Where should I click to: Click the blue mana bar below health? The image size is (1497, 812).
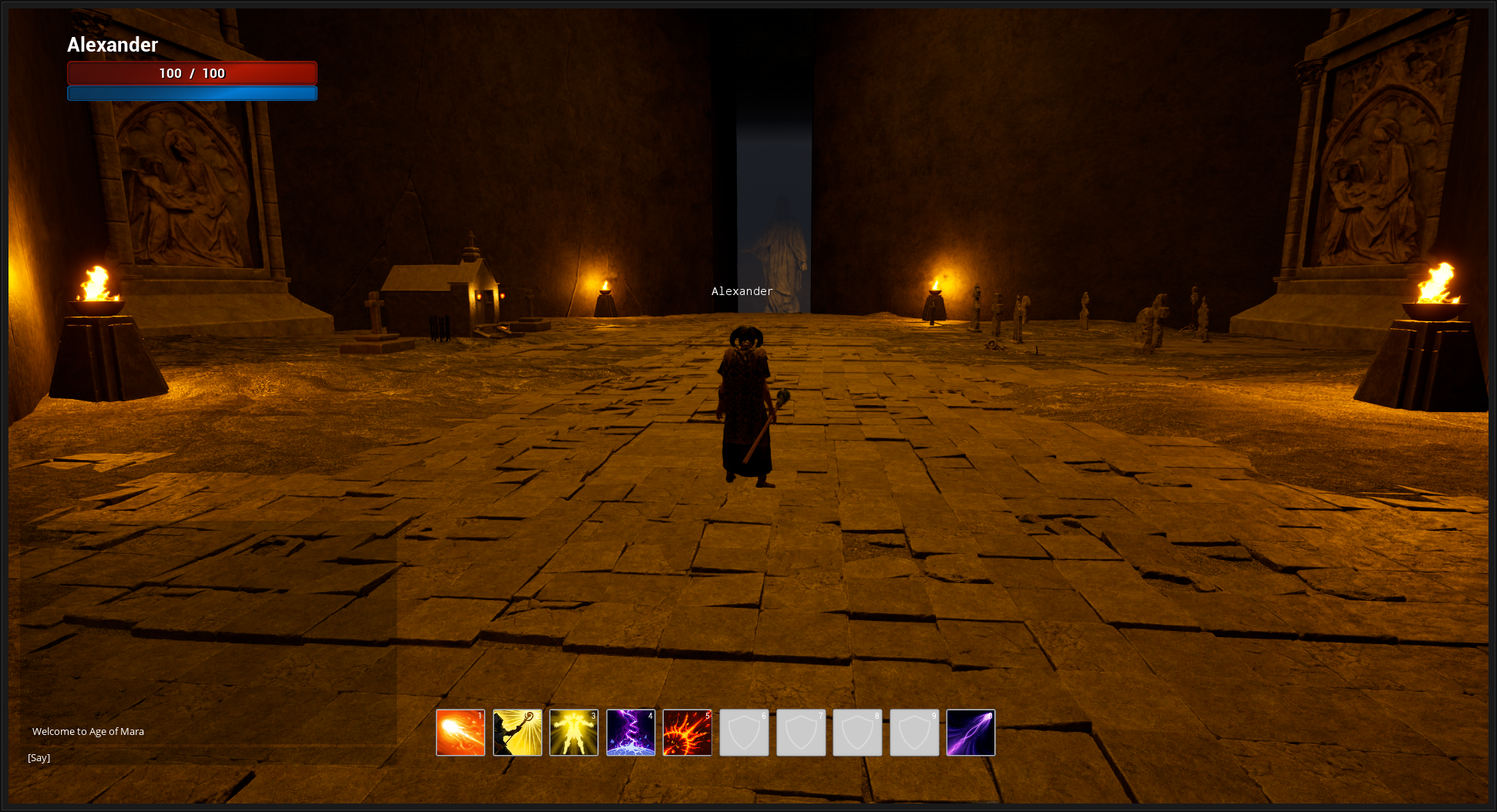192,92
